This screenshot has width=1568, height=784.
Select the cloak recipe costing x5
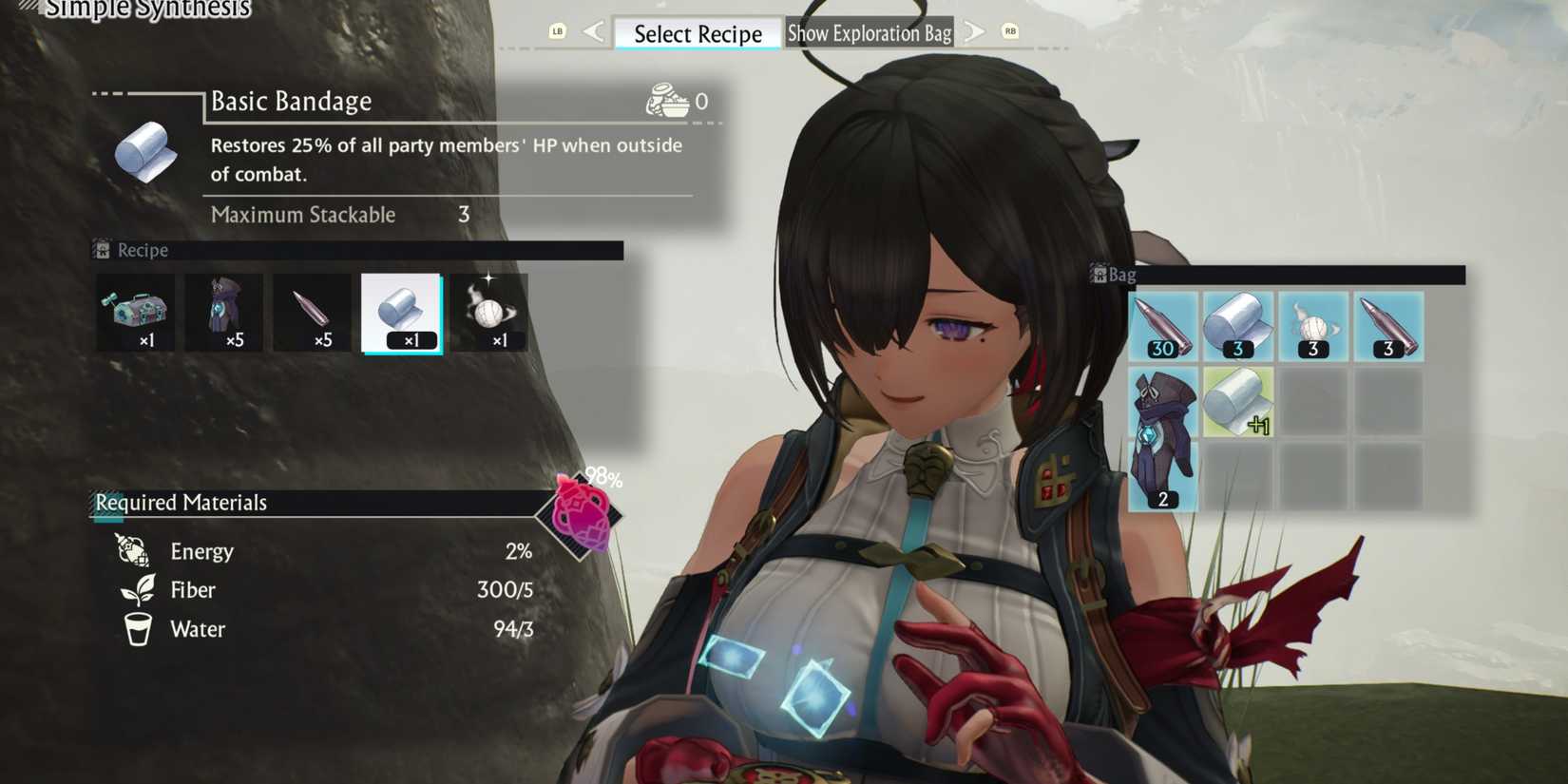pyautogui.click(x=224, y=311)
